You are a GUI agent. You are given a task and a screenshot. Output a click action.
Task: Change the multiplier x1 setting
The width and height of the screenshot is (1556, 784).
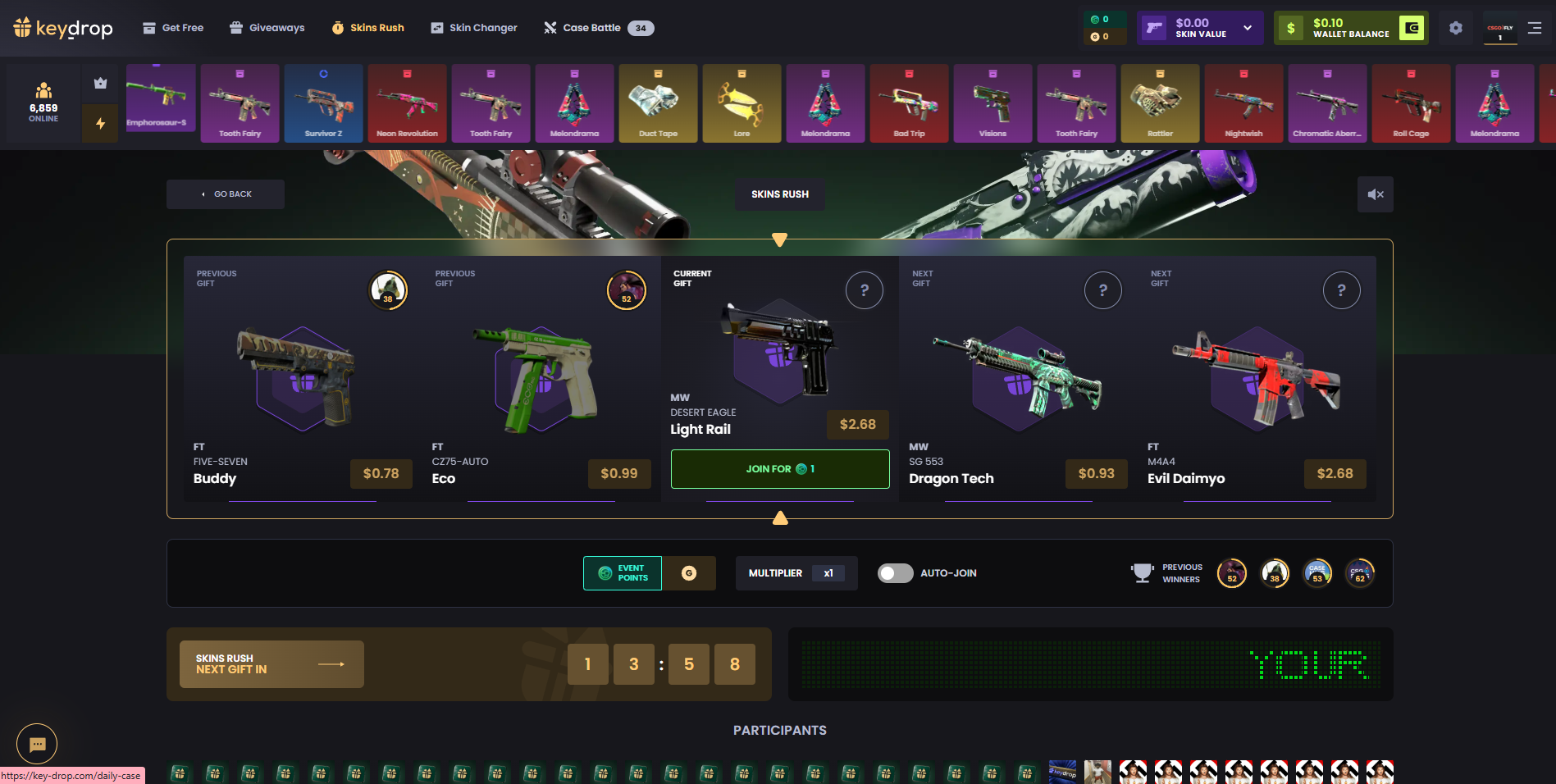(x=828, y=573)
